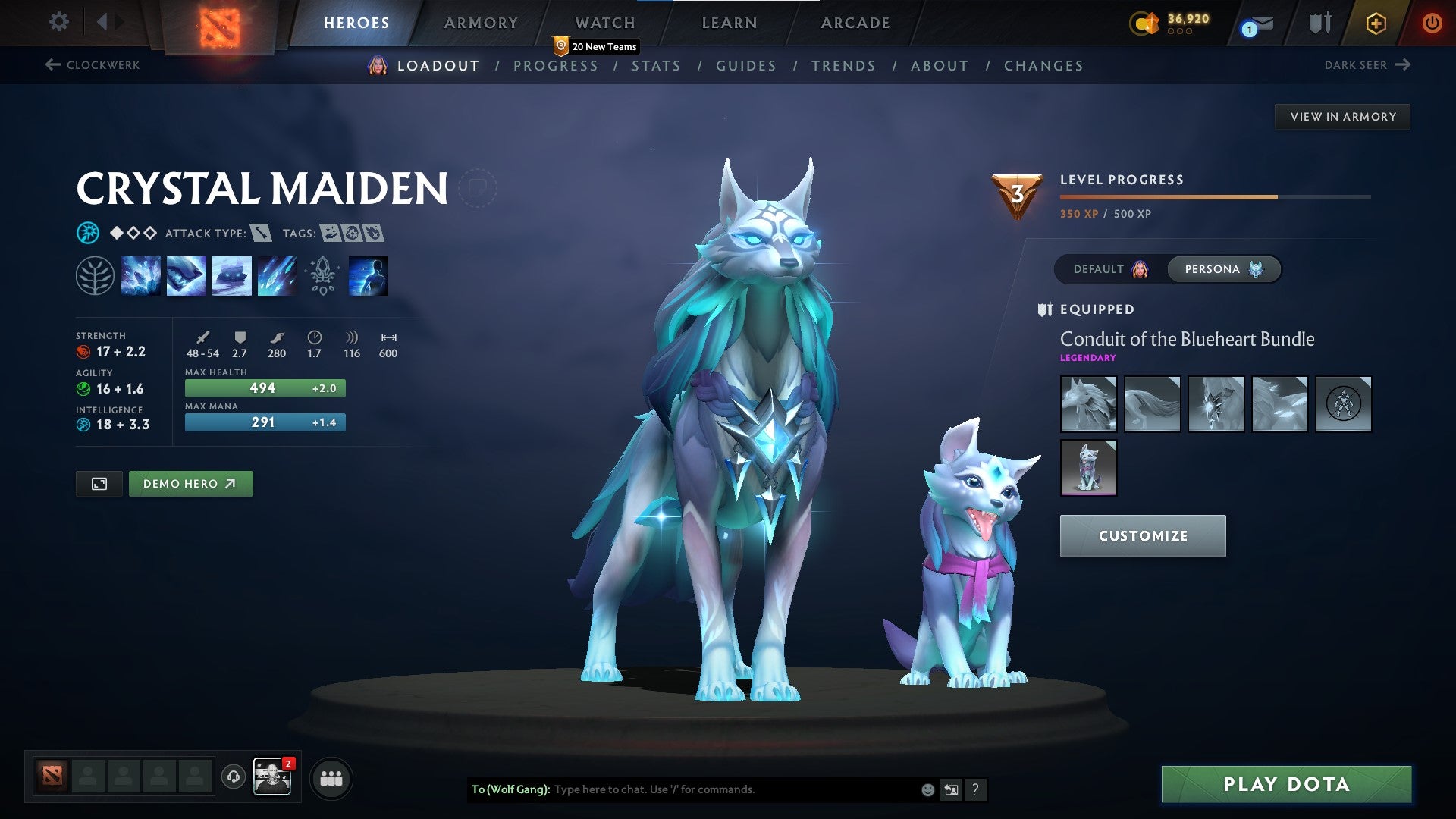Open the chat wheel emoticon icon
The height and width of the screenshot is (819, 1456).
pyautogui.click(x=927, y=789)
